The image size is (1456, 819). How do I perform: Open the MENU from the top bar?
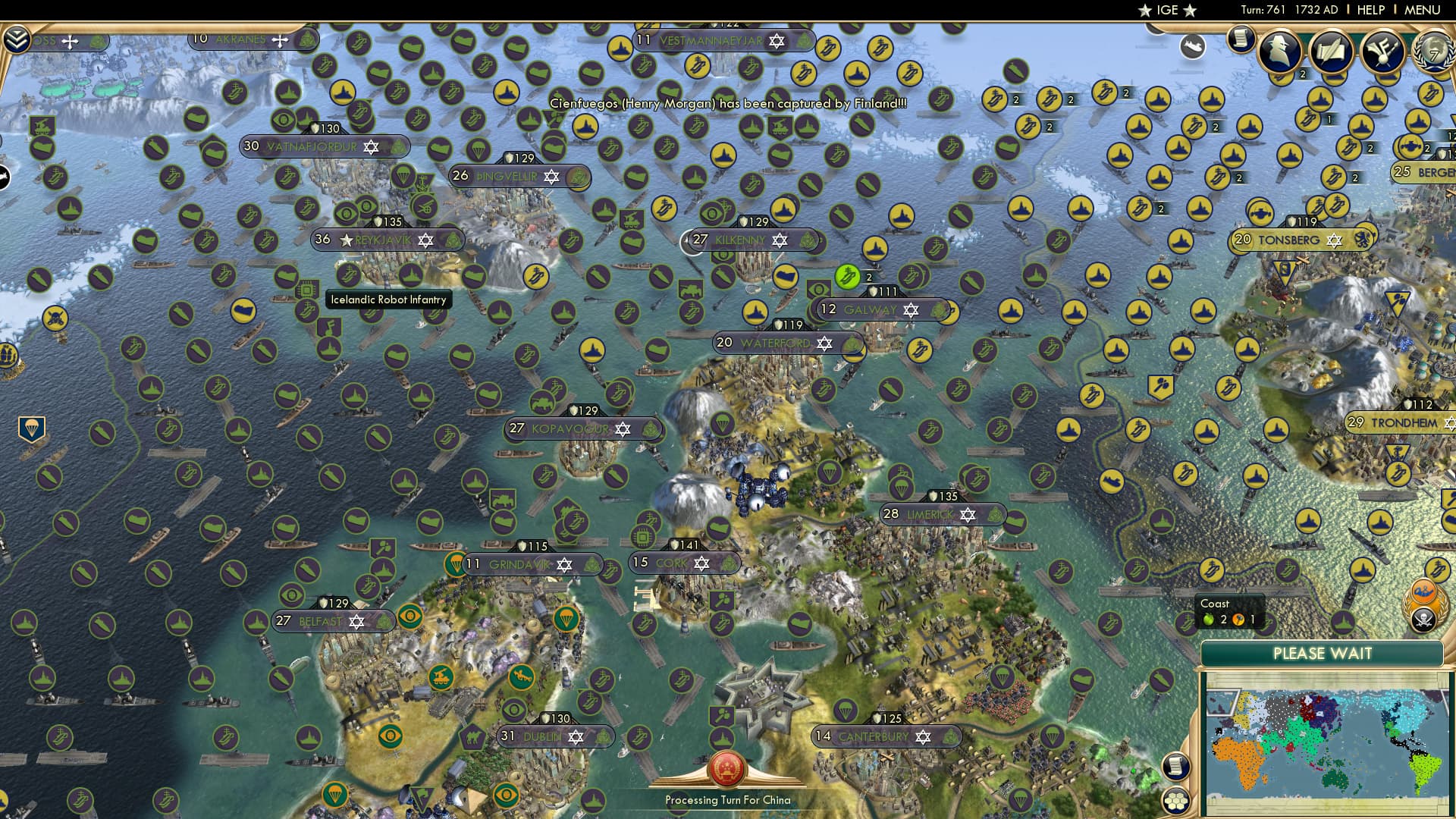1423,10
